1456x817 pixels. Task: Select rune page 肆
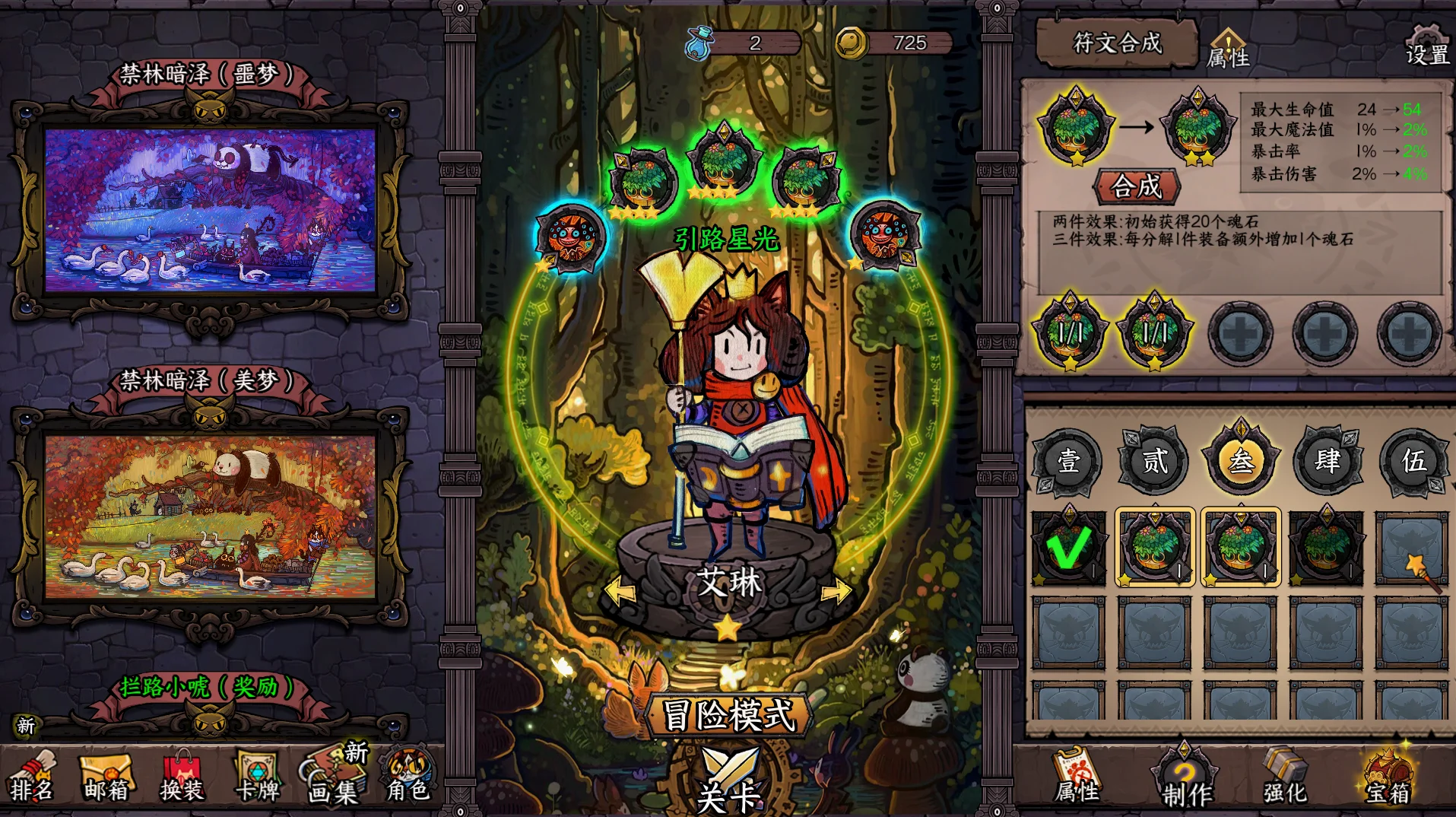1328,461
